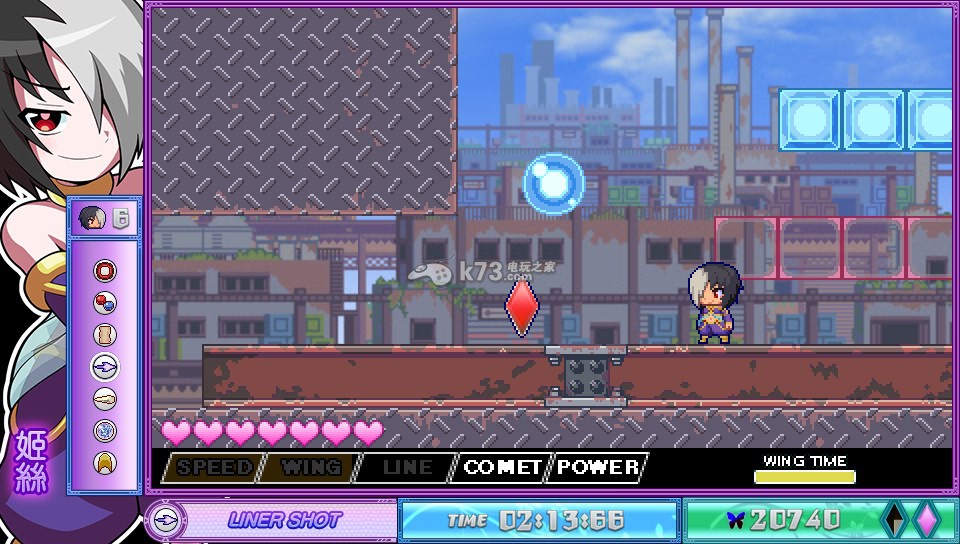Viewport: 960px width, 544px height.
Task: Choose the blue swirl disc shot icon
Action: [x=105, y=431]
